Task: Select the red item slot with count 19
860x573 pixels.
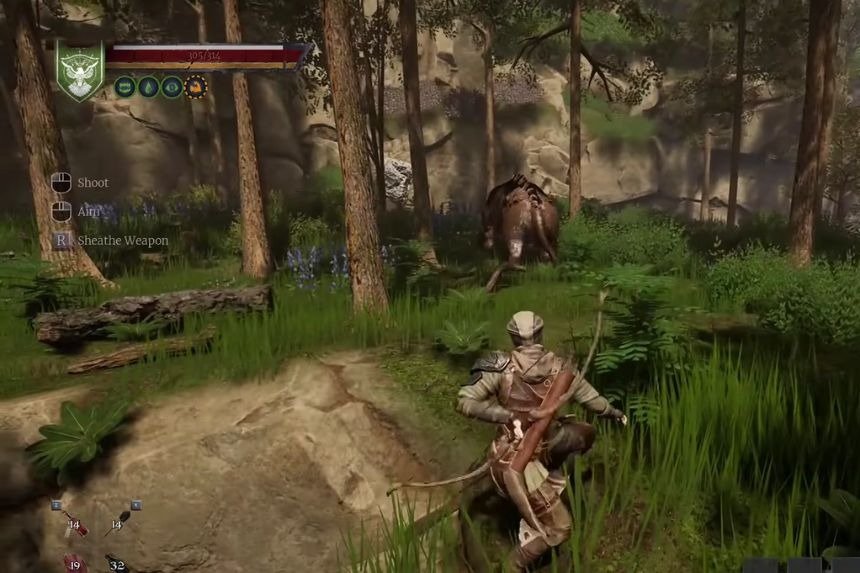Action: tap(75, 563)
